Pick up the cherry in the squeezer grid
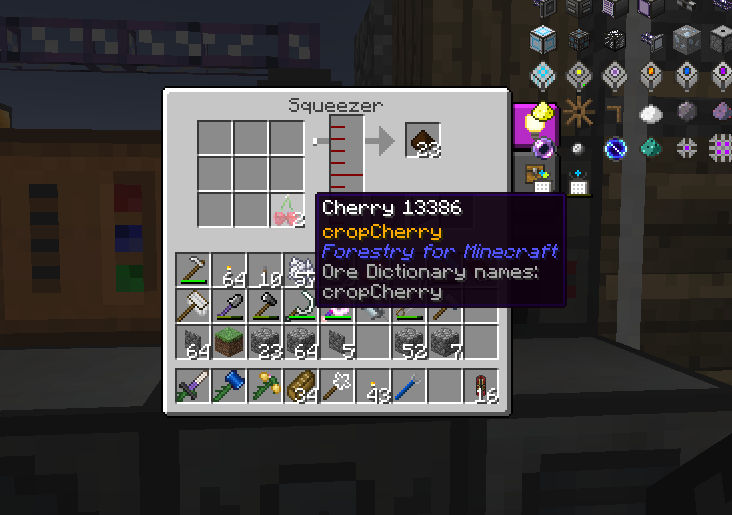 [x=287, y=211]
